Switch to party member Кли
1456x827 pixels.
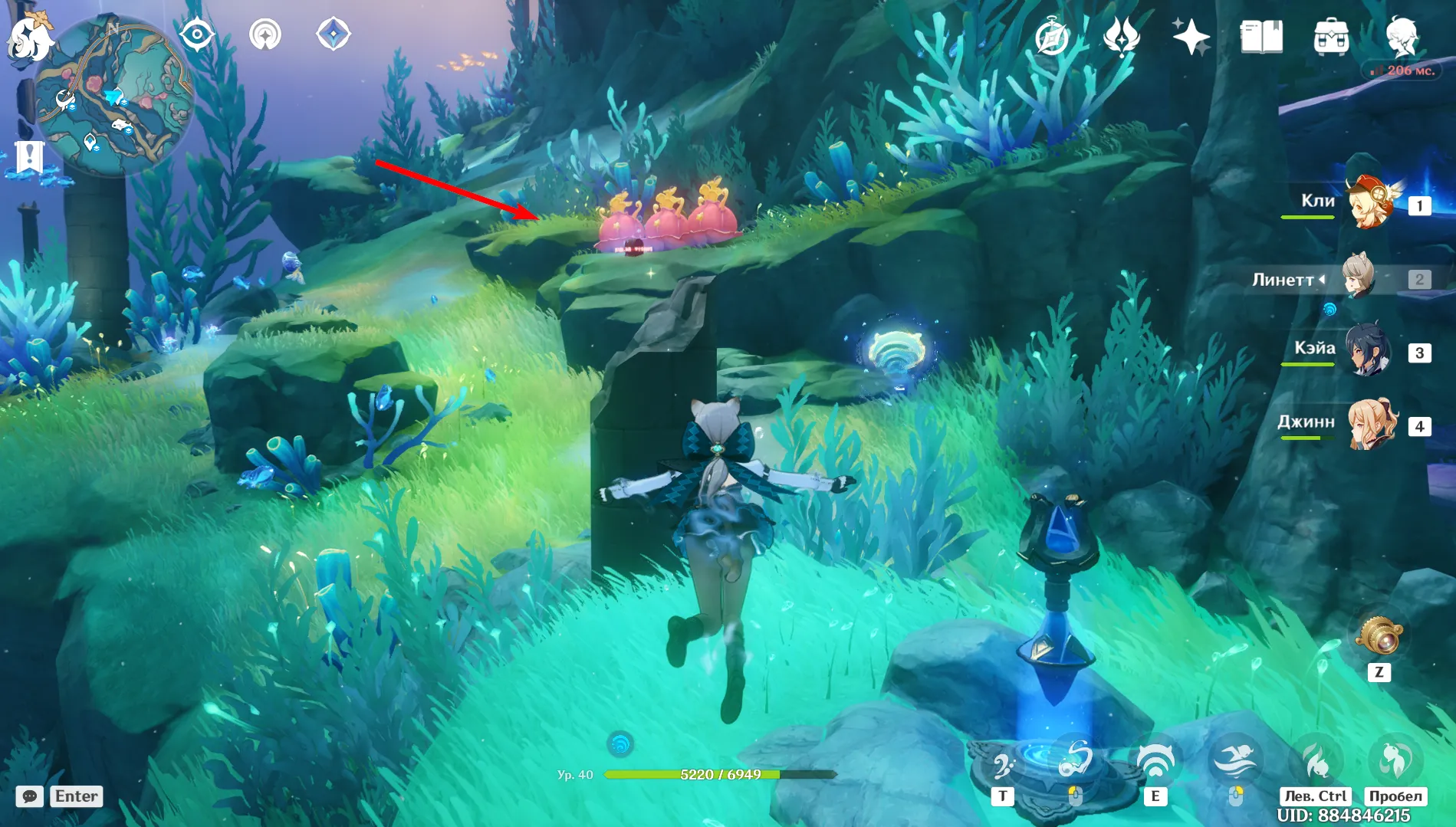(x=1369, y=202)
